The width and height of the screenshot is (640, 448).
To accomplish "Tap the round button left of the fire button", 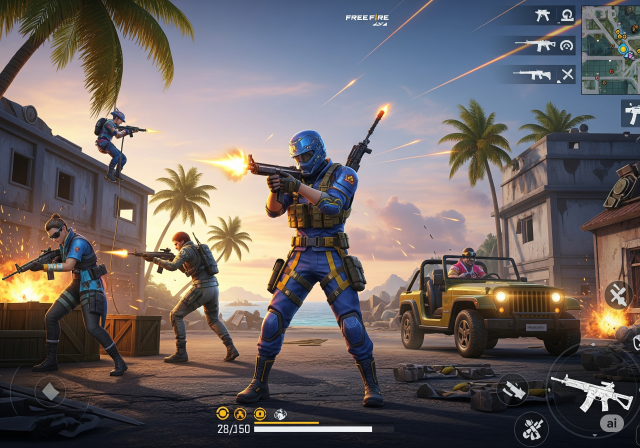I will click(x=512, y=389).
